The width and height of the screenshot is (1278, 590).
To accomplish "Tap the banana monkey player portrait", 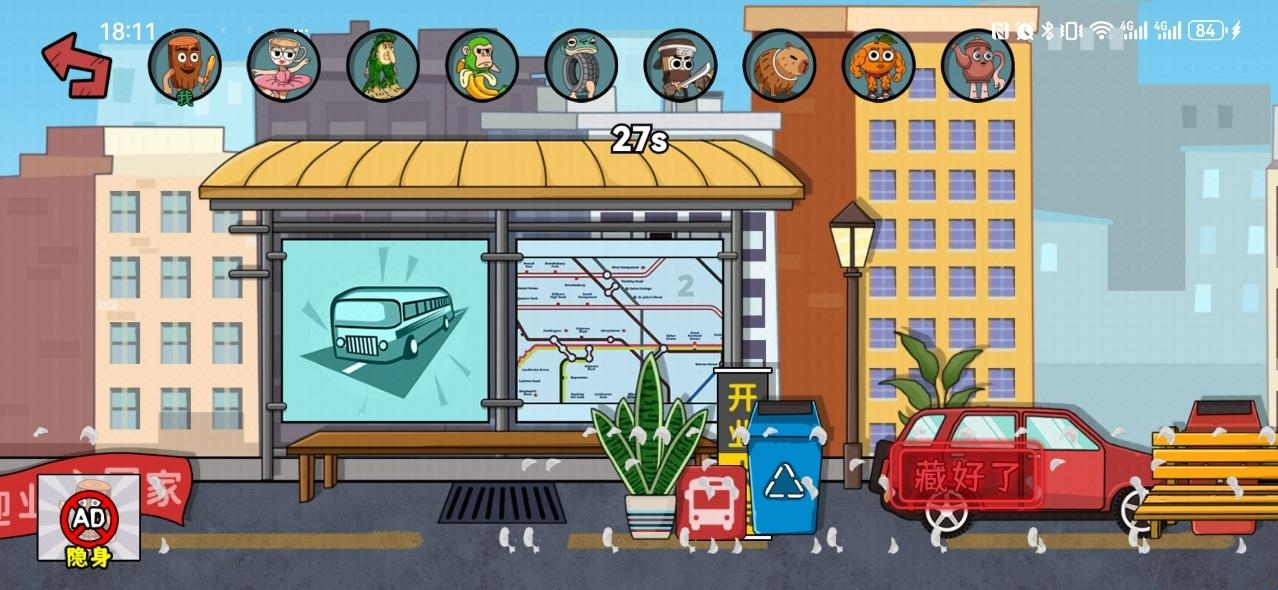I will coord(482,65).
